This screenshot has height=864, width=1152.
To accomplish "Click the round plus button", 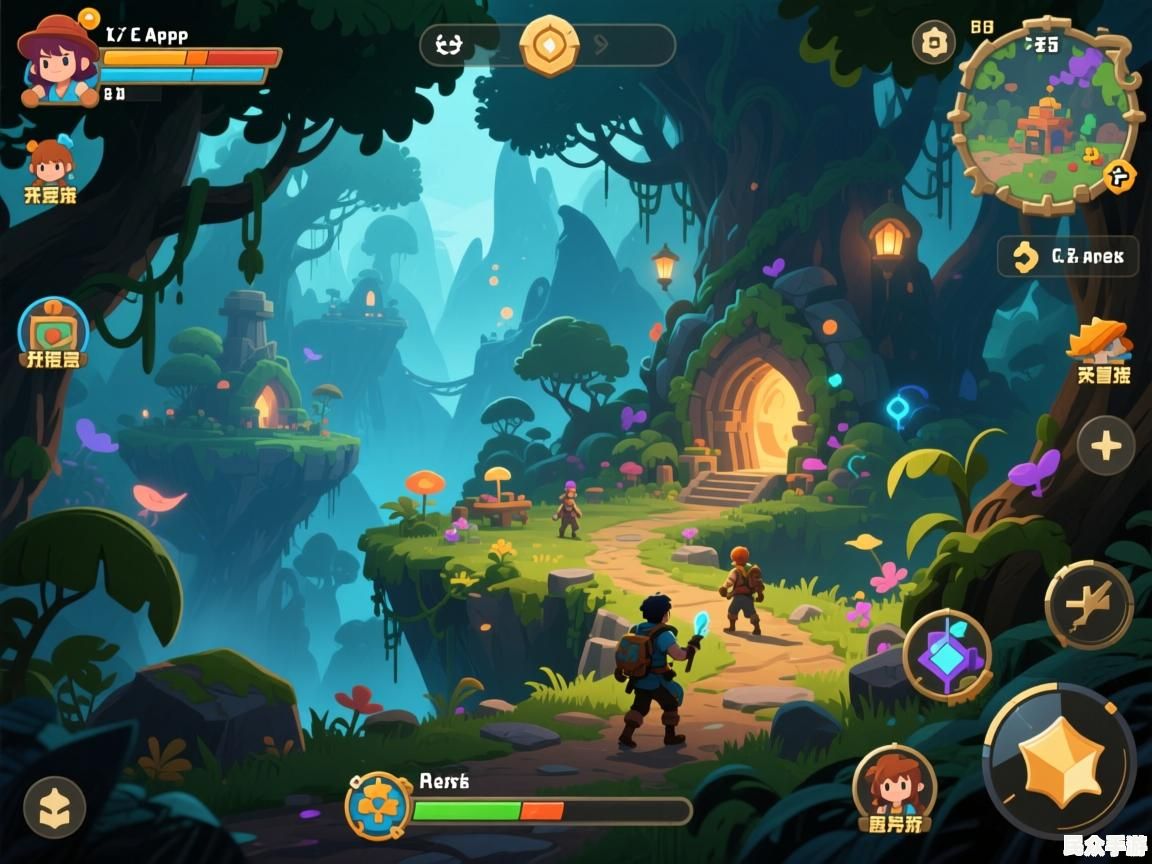I will (x=1105, y=446).
